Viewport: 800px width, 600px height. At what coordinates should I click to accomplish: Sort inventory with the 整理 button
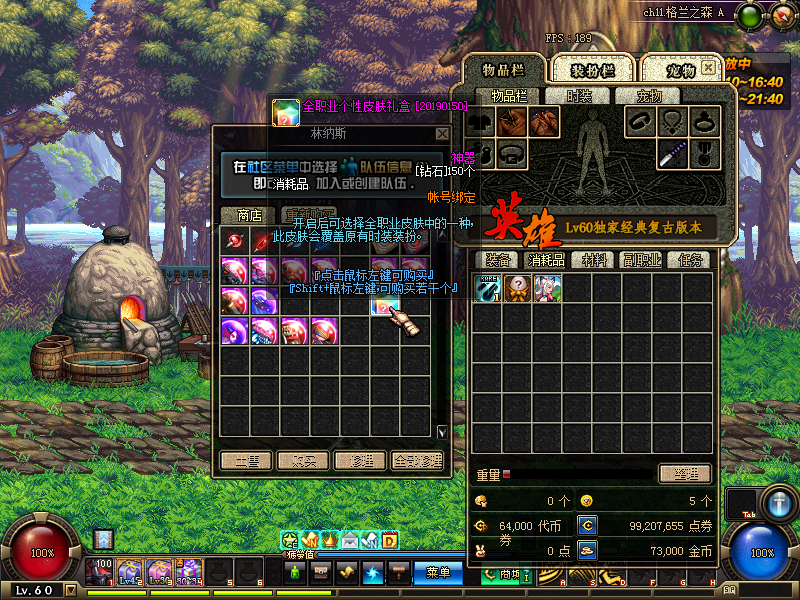coord(684,474)
